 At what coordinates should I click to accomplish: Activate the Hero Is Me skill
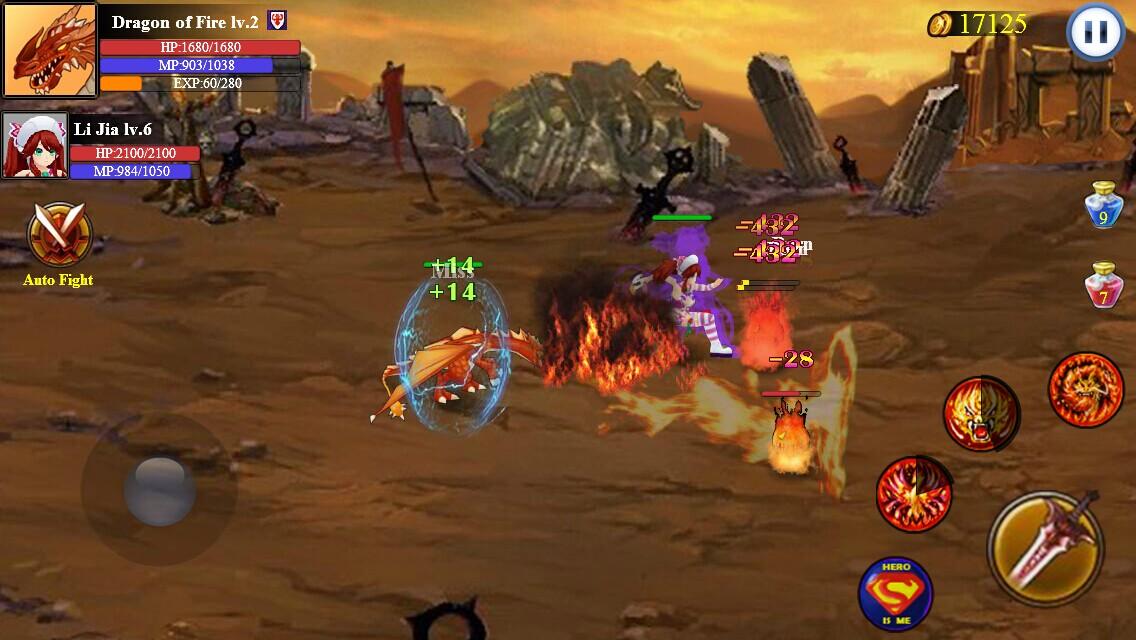tap(895, 594)
